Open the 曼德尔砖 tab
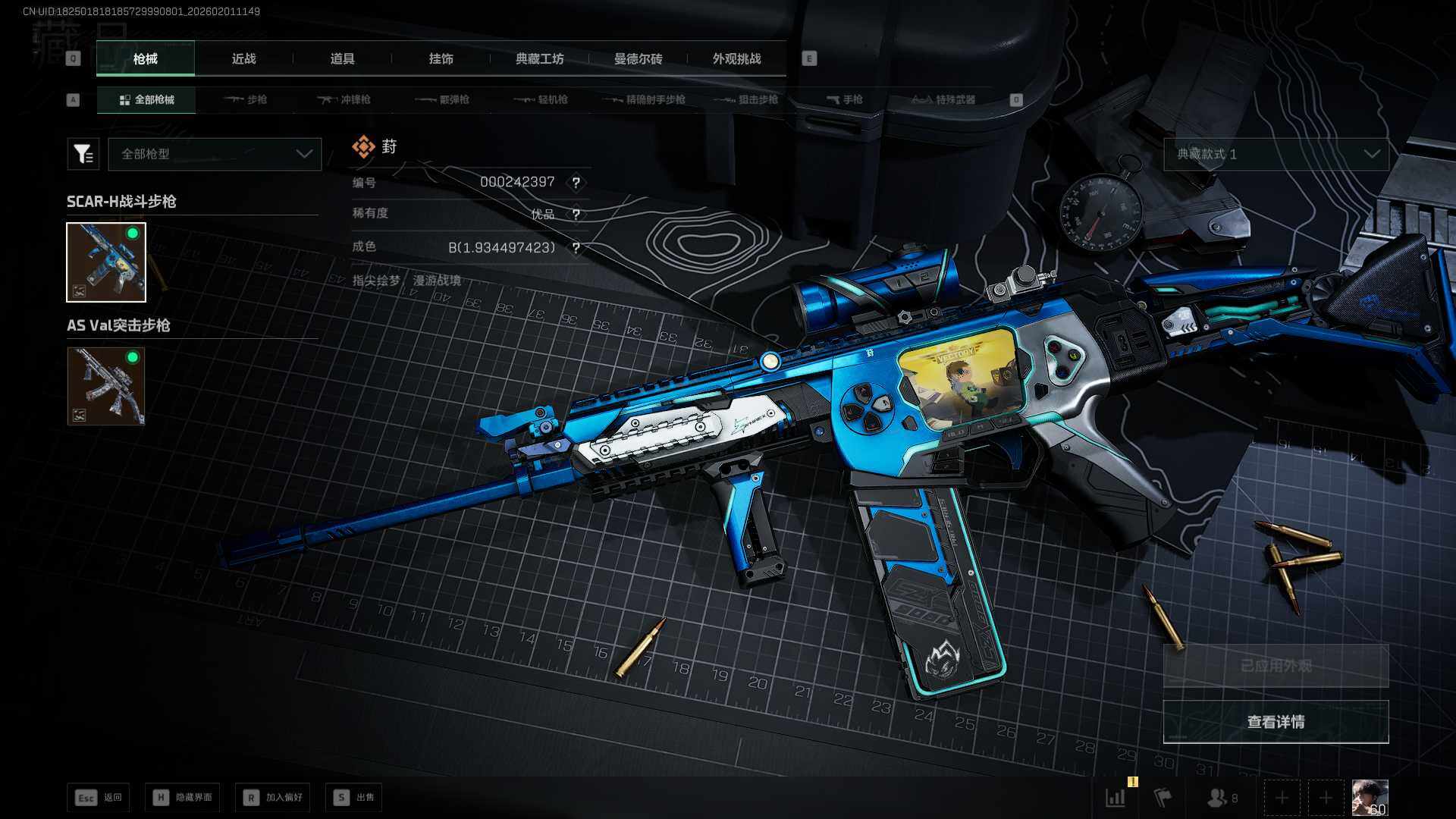 click(x=638, y=59)
